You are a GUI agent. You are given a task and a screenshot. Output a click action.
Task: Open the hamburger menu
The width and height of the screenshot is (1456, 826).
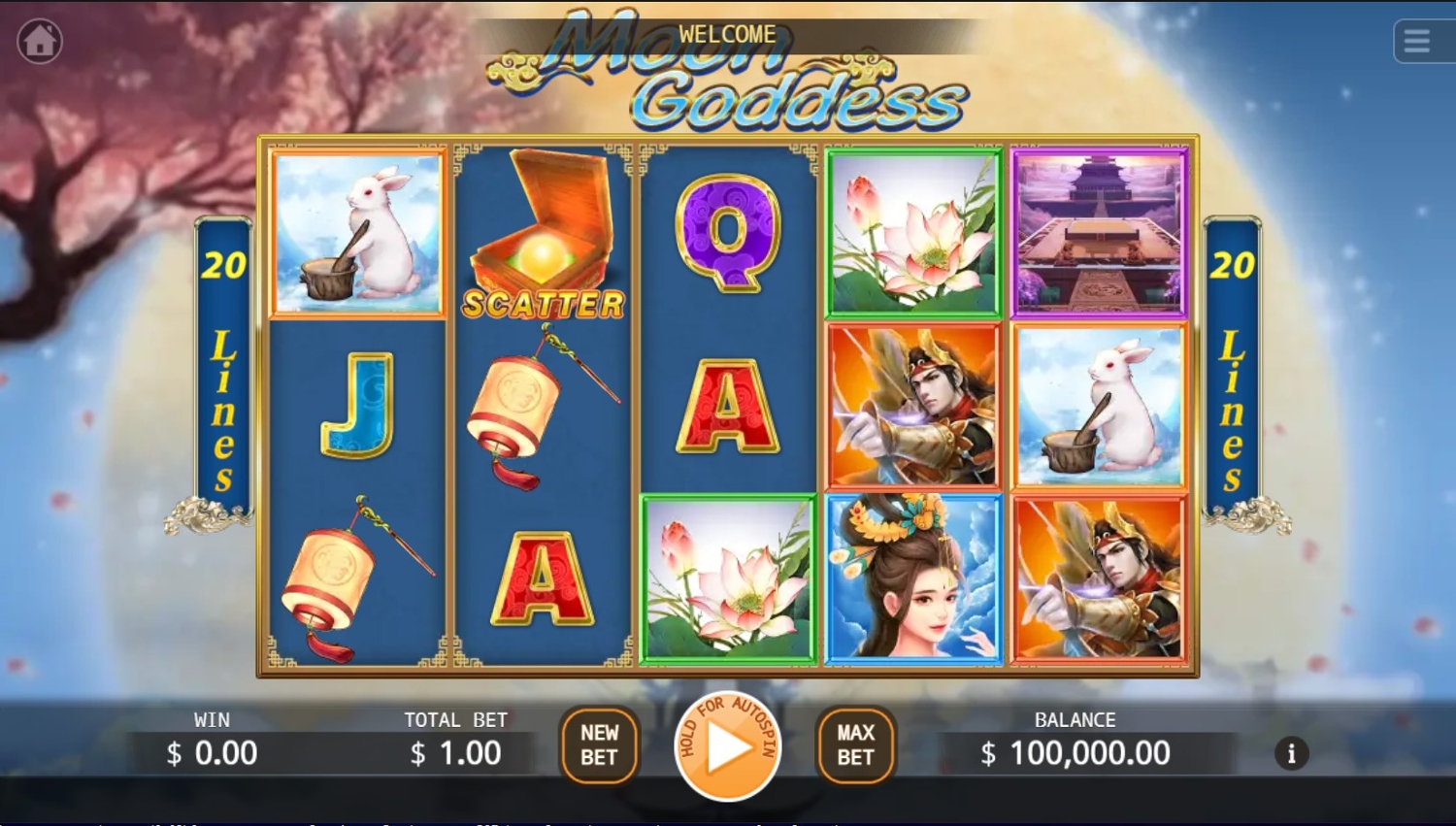1417,42
